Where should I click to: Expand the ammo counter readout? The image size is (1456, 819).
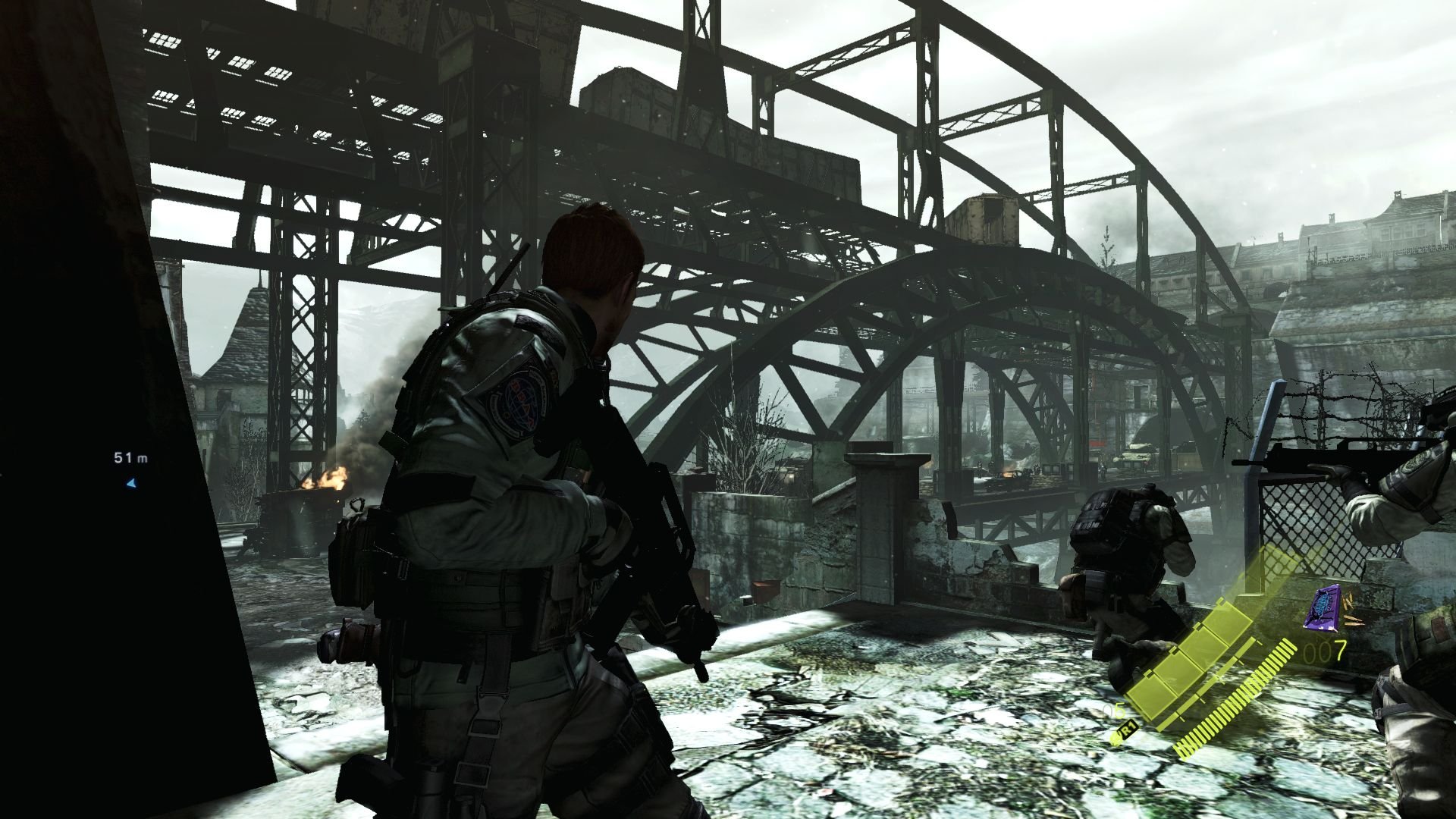click(x=1324, y=651)
